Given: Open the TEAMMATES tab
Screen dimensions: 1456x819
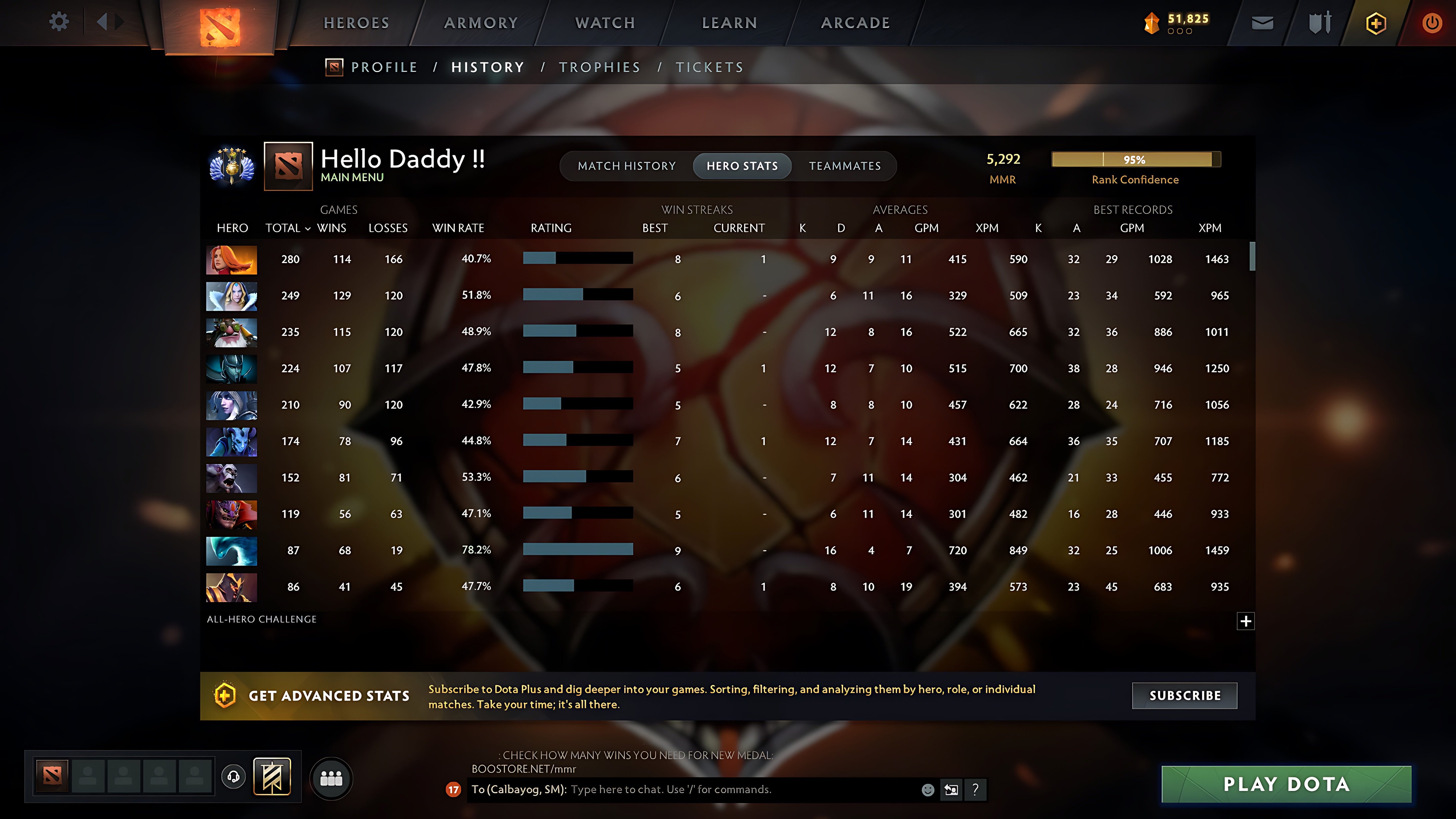Looking at the screenshot, I should pos(845,166).
